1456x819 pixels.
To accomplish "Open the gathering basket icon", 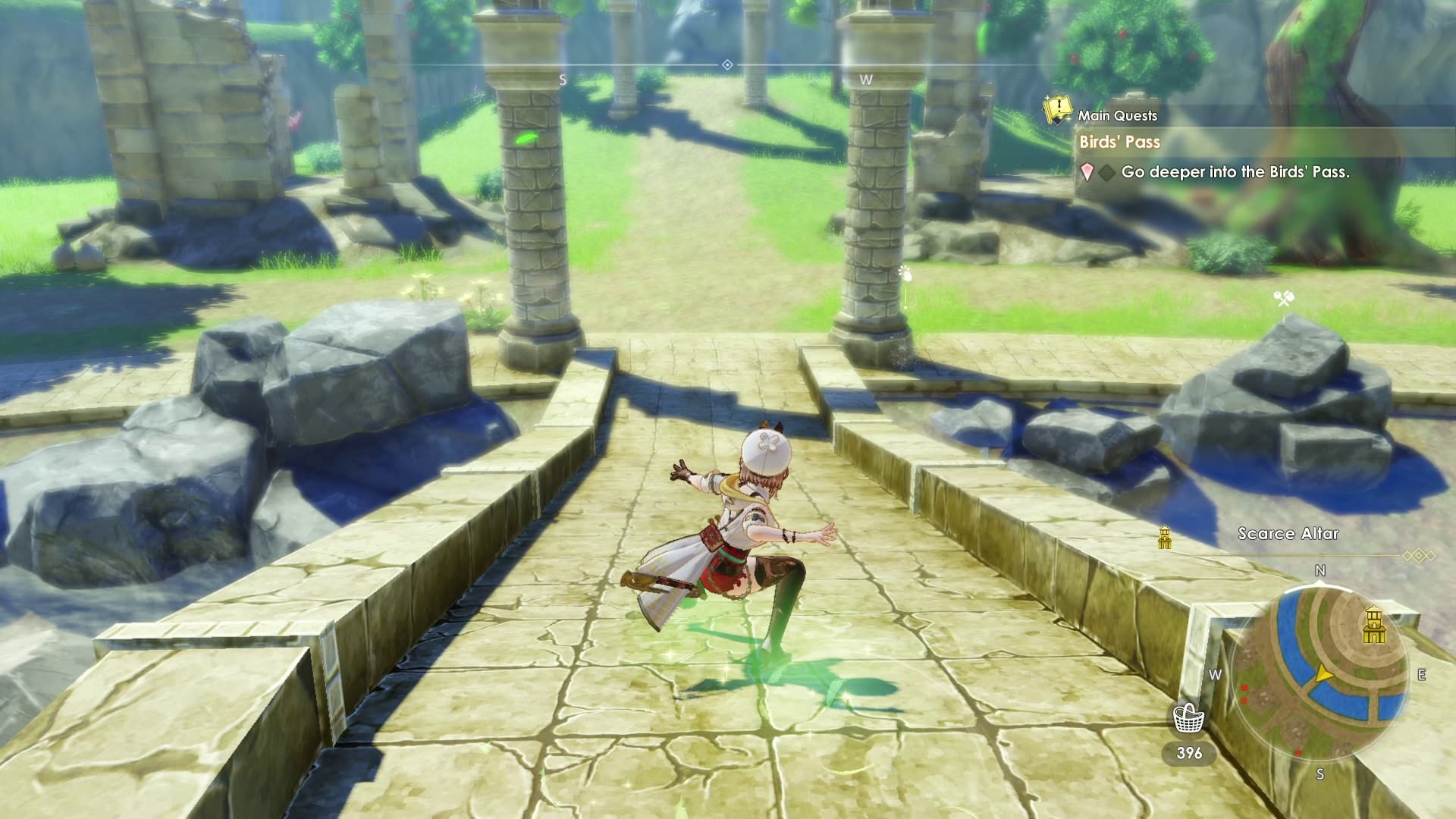I will point(1188,718).
